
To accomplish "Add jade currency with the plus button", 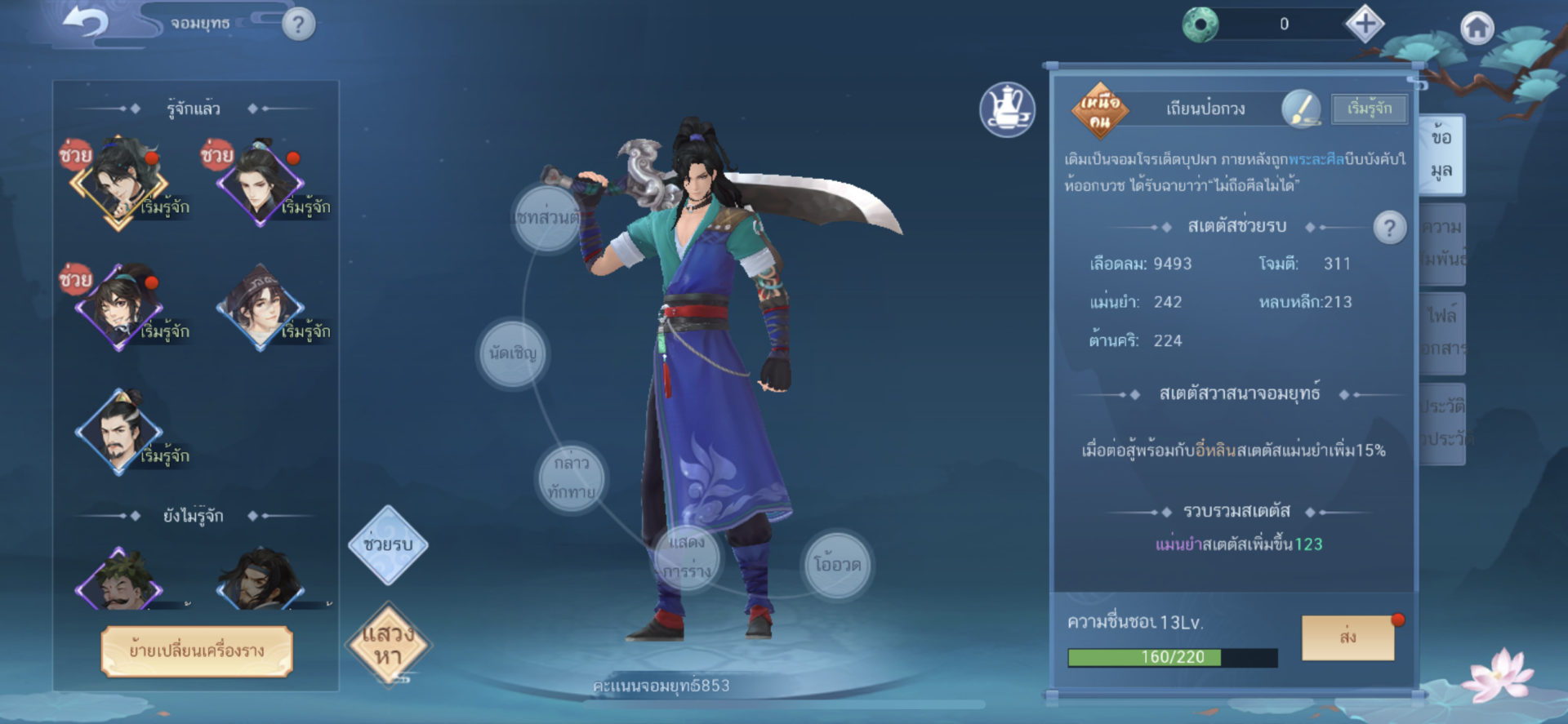I will point(1365,24).
